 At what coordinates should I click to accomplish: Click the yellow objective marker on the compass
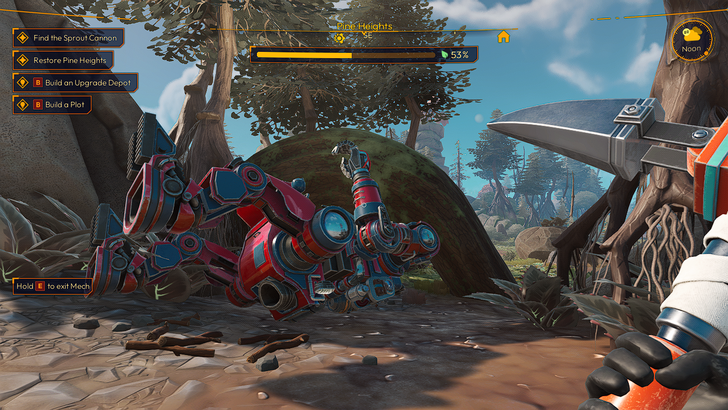(340, 38)
